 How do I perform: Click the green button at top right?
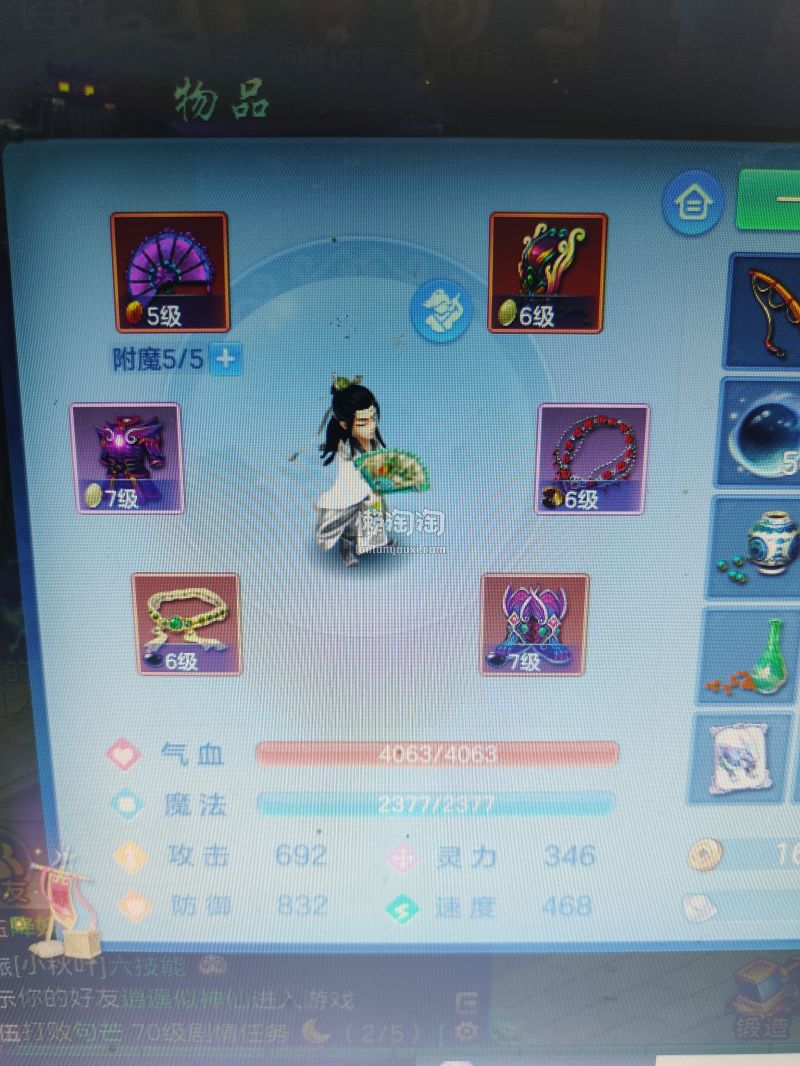(770, 198)
